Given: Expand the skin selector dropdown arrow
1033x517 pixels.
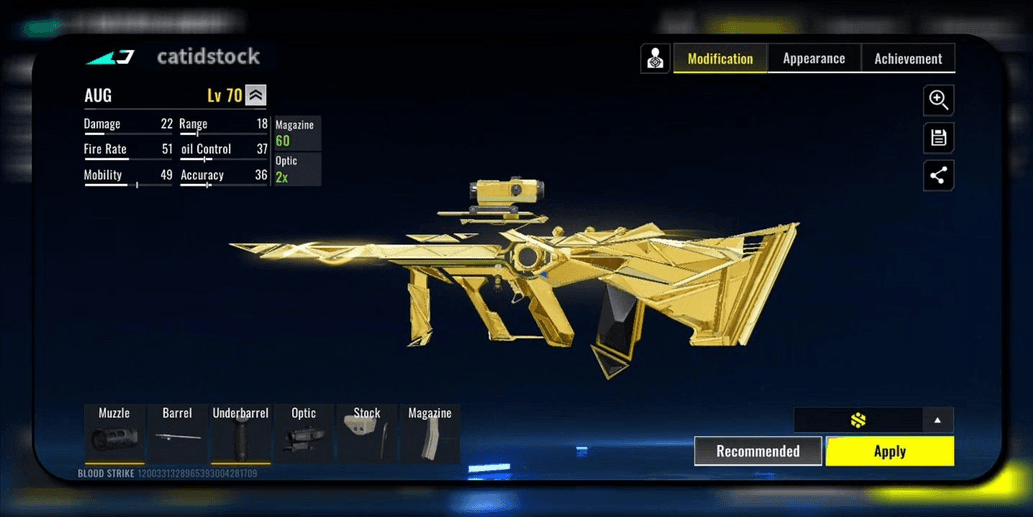Looking at the screenshot, I should 937,420.
